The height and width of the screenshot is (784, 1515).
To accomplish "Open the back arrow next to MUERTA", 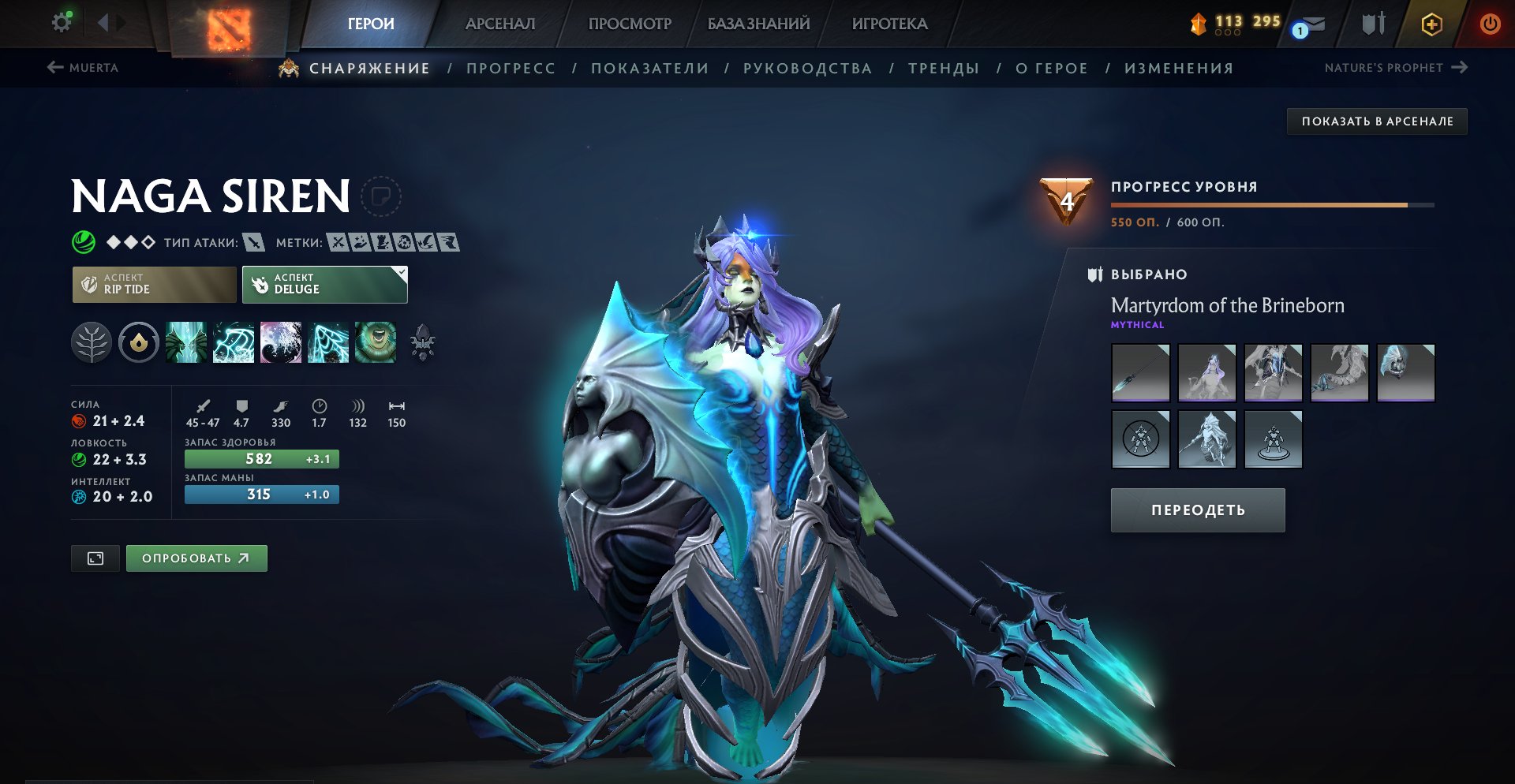I will 55,68.
